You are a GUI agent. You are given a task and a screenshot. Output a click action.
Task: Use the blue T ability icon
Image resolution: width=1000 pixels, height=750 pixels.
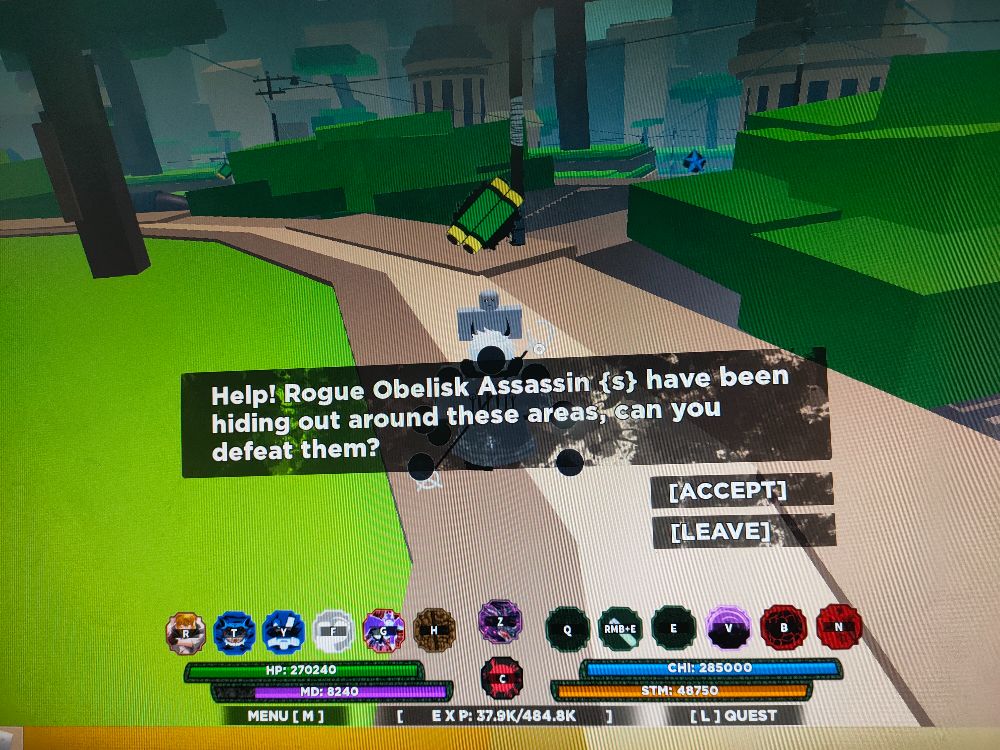[234, 632]
